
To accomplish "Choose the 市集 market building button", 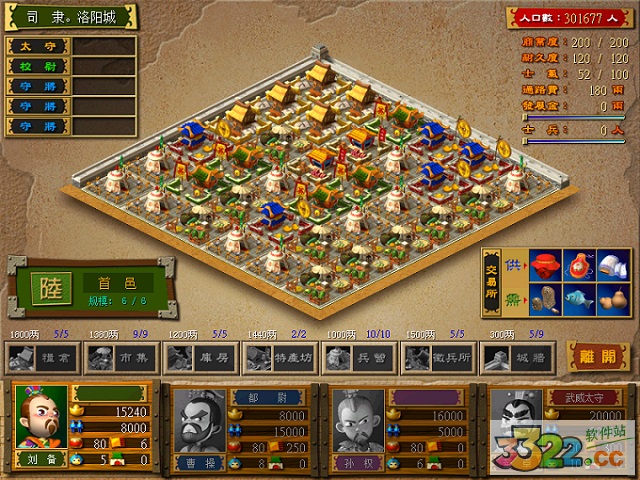I will pos(119,356).
